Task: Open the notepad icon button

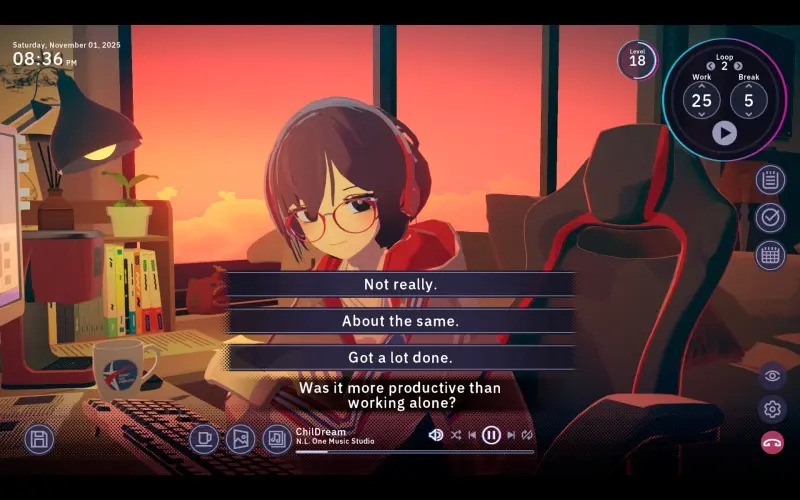Action: click(770, 180)
